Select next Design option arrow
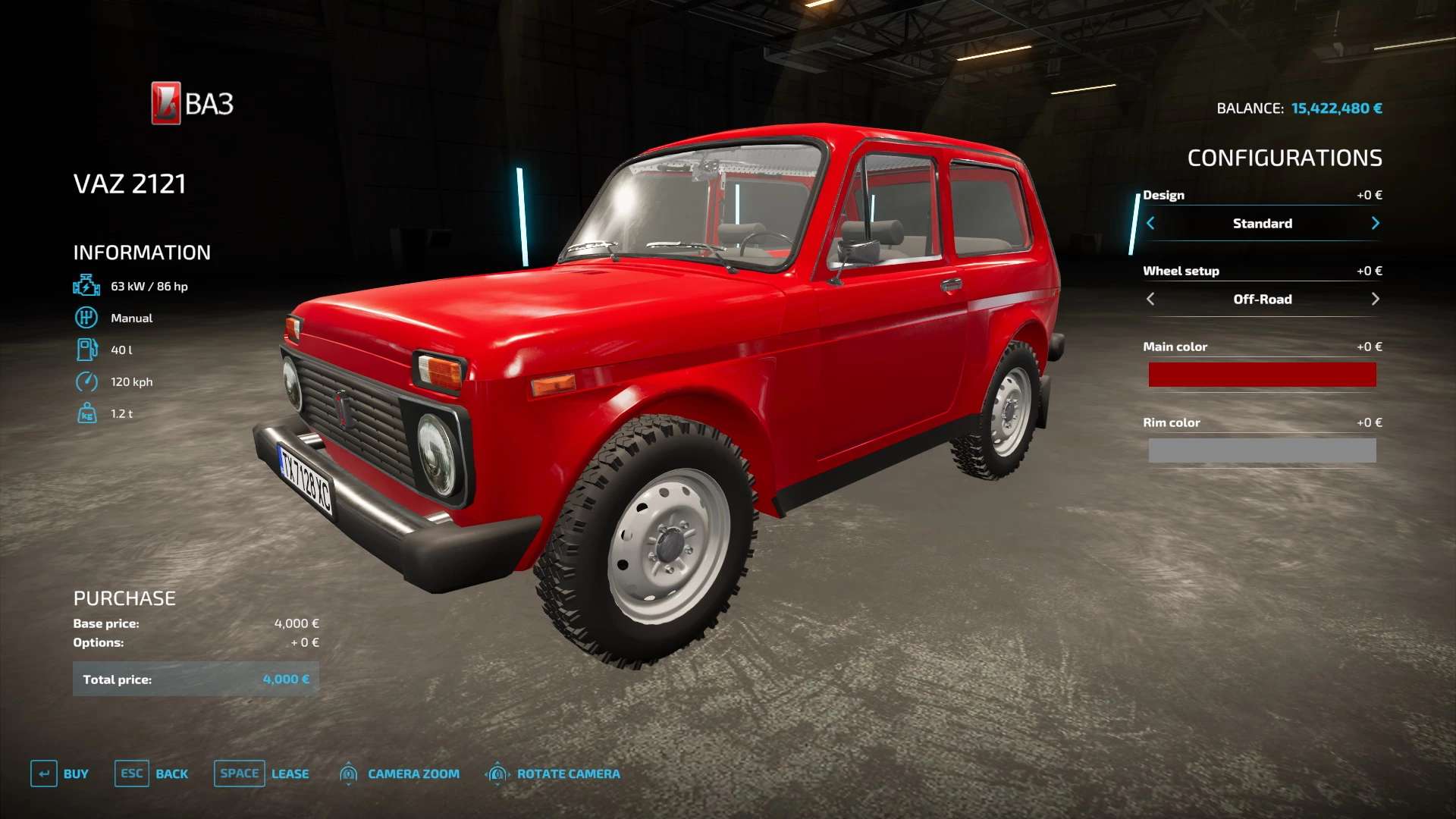 point(1375,223)
